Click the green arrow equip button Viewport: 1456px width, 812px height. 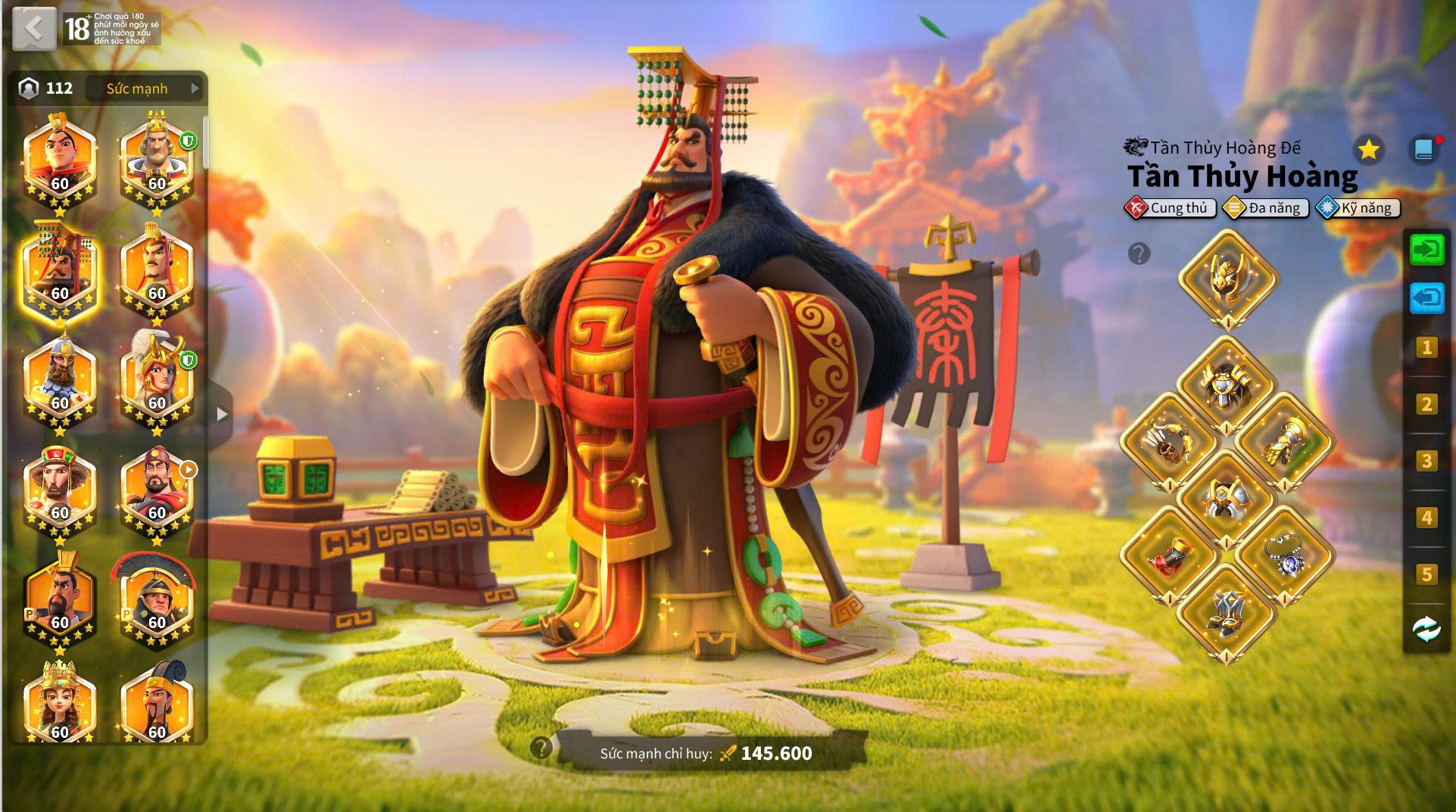(x=1426, y=249)
